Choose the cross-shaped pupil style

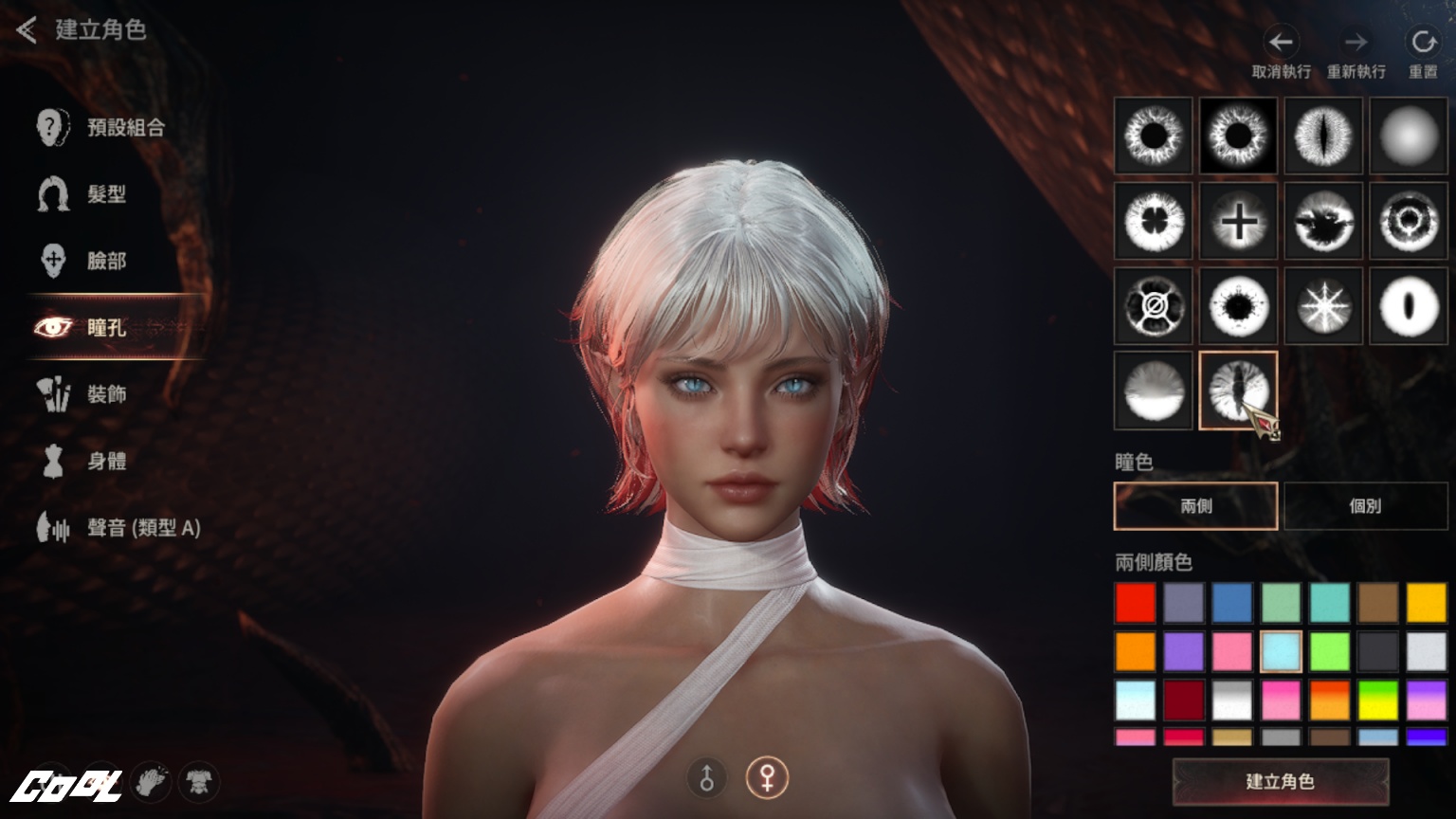tap(1238, 221)
